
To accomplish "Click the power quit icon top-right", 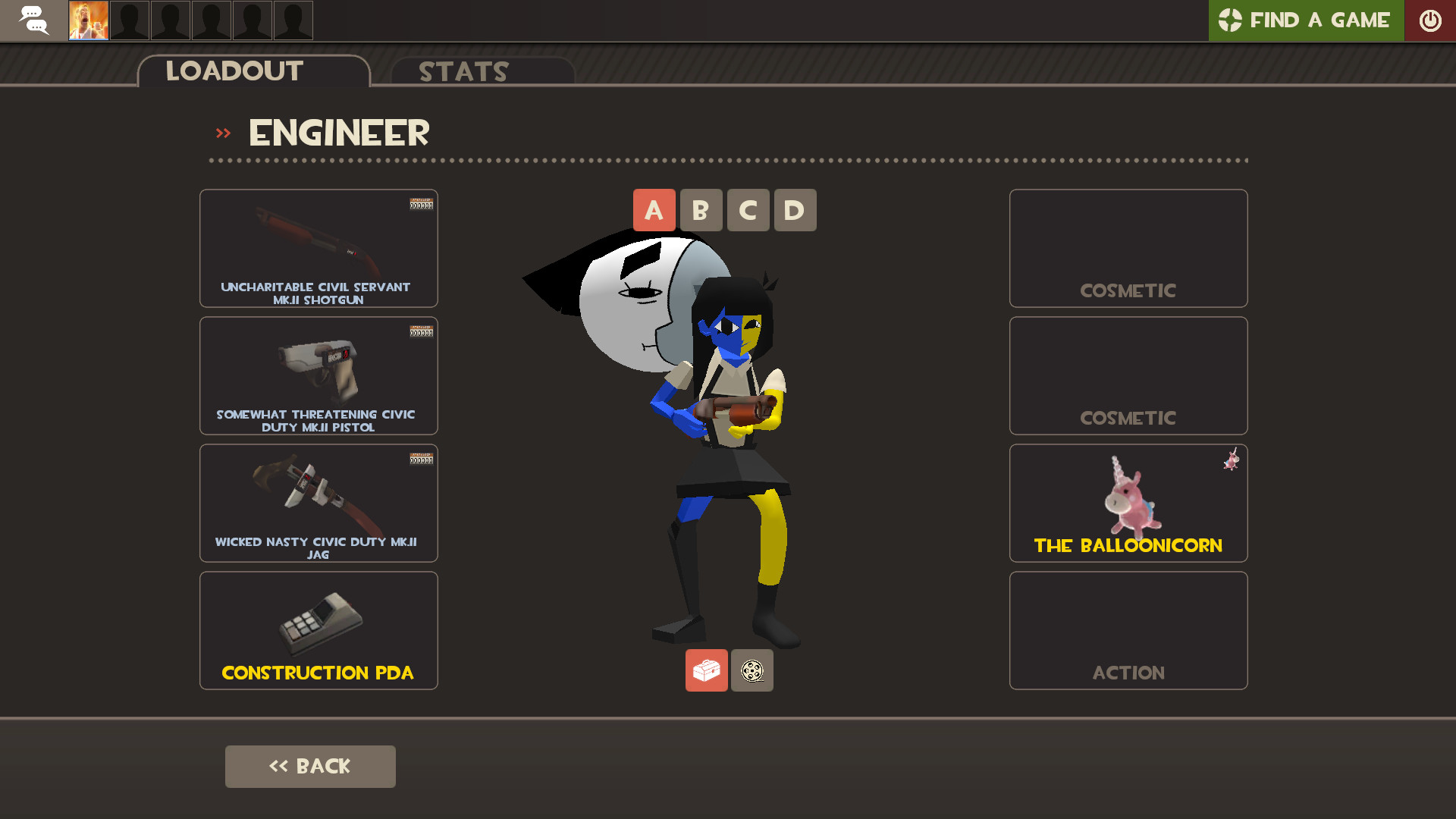I will (1430, 20).
